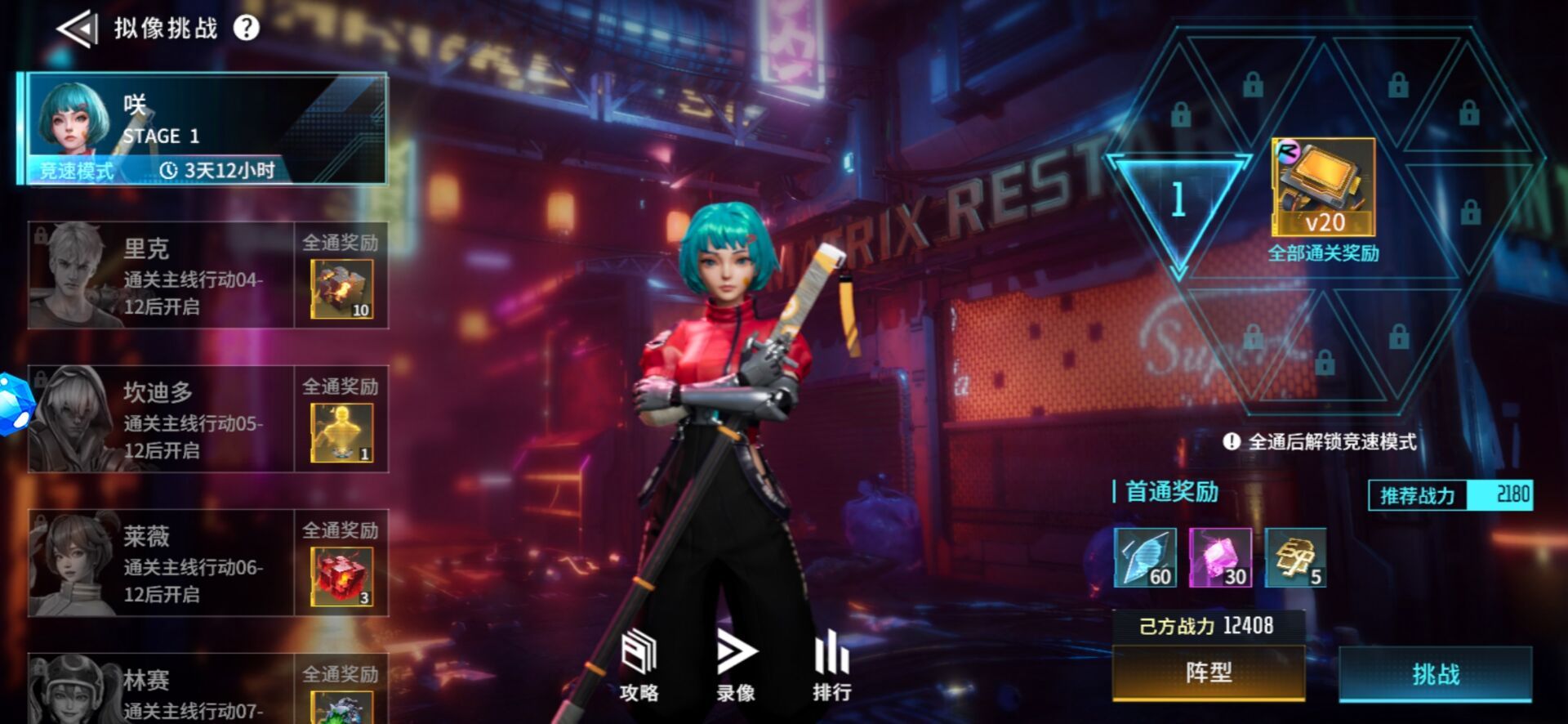Inspect the gold reward item worth 5
Screen dimensions: 1568x724
click(1295, 557)
